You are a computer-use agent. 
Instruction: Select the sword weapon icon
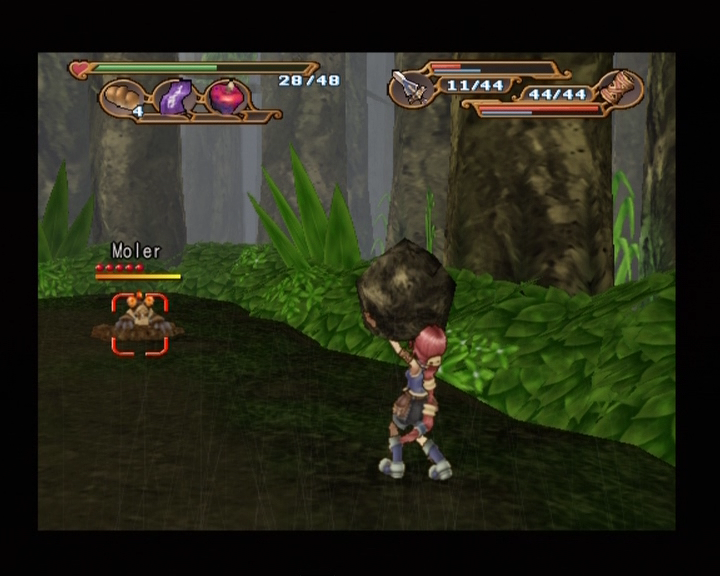pos(411,88)
